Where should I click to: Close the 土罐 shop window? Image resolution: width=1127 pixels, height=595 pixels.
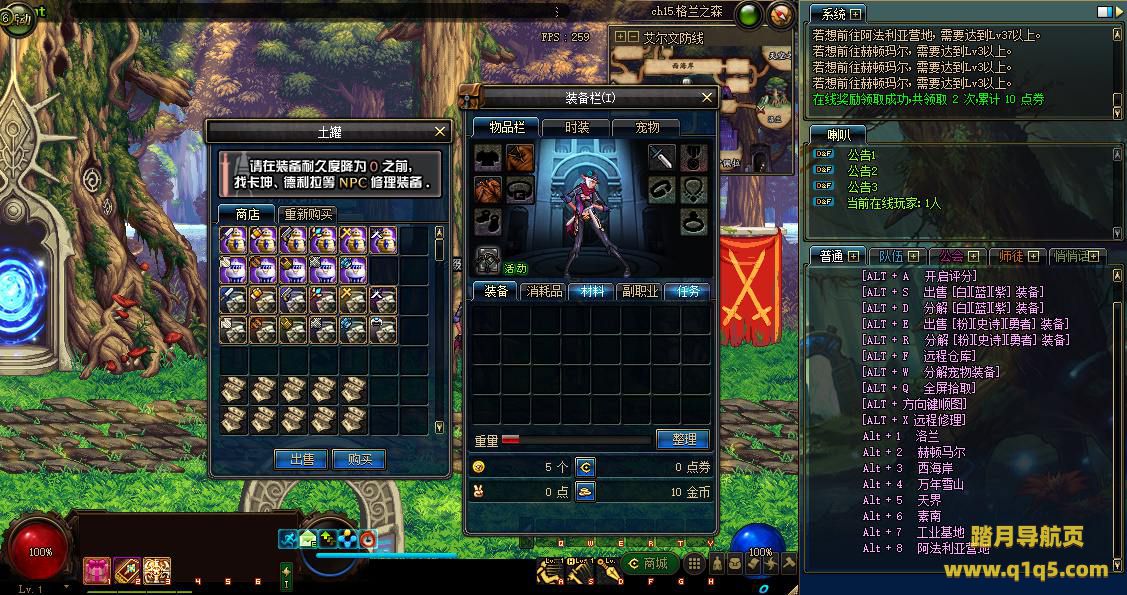pos(440,131)
